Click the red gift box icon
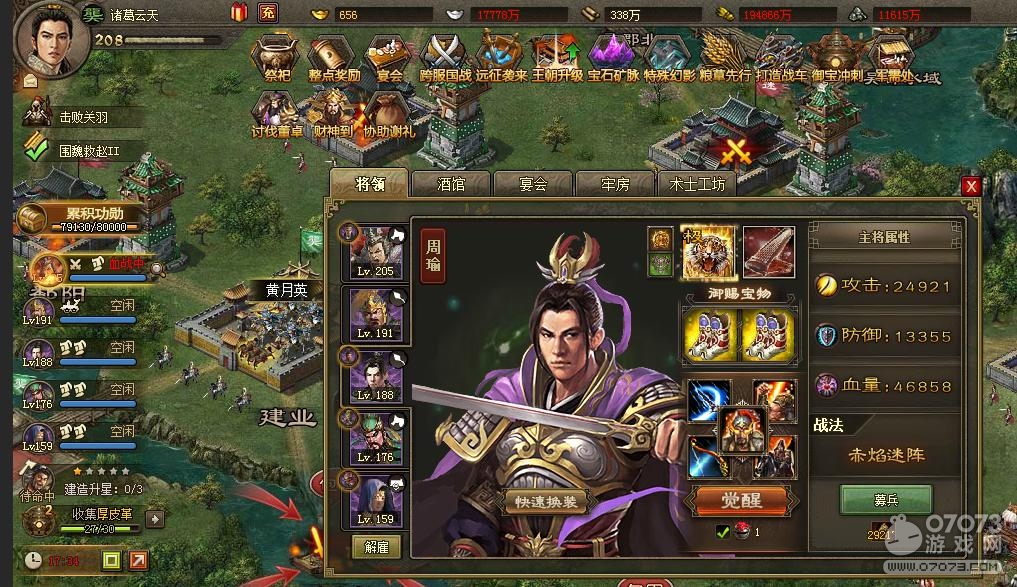1017x587 pixels. click(239, 13)
